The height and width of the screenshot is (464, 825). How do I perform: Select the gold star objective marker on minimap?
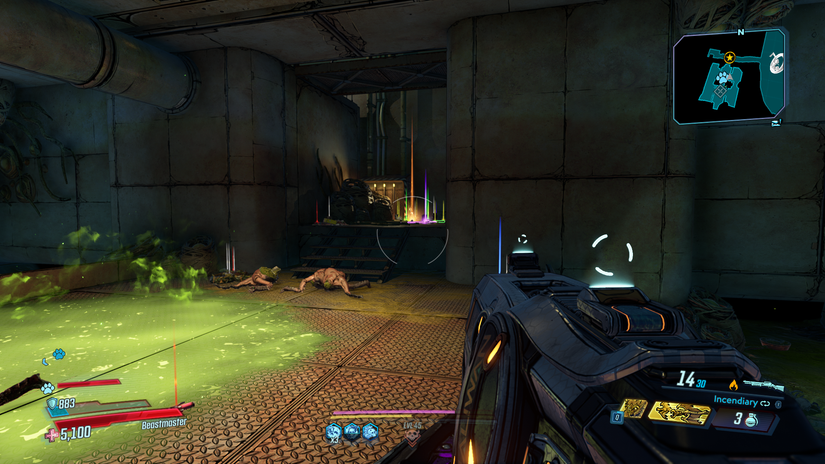point(729,57)
